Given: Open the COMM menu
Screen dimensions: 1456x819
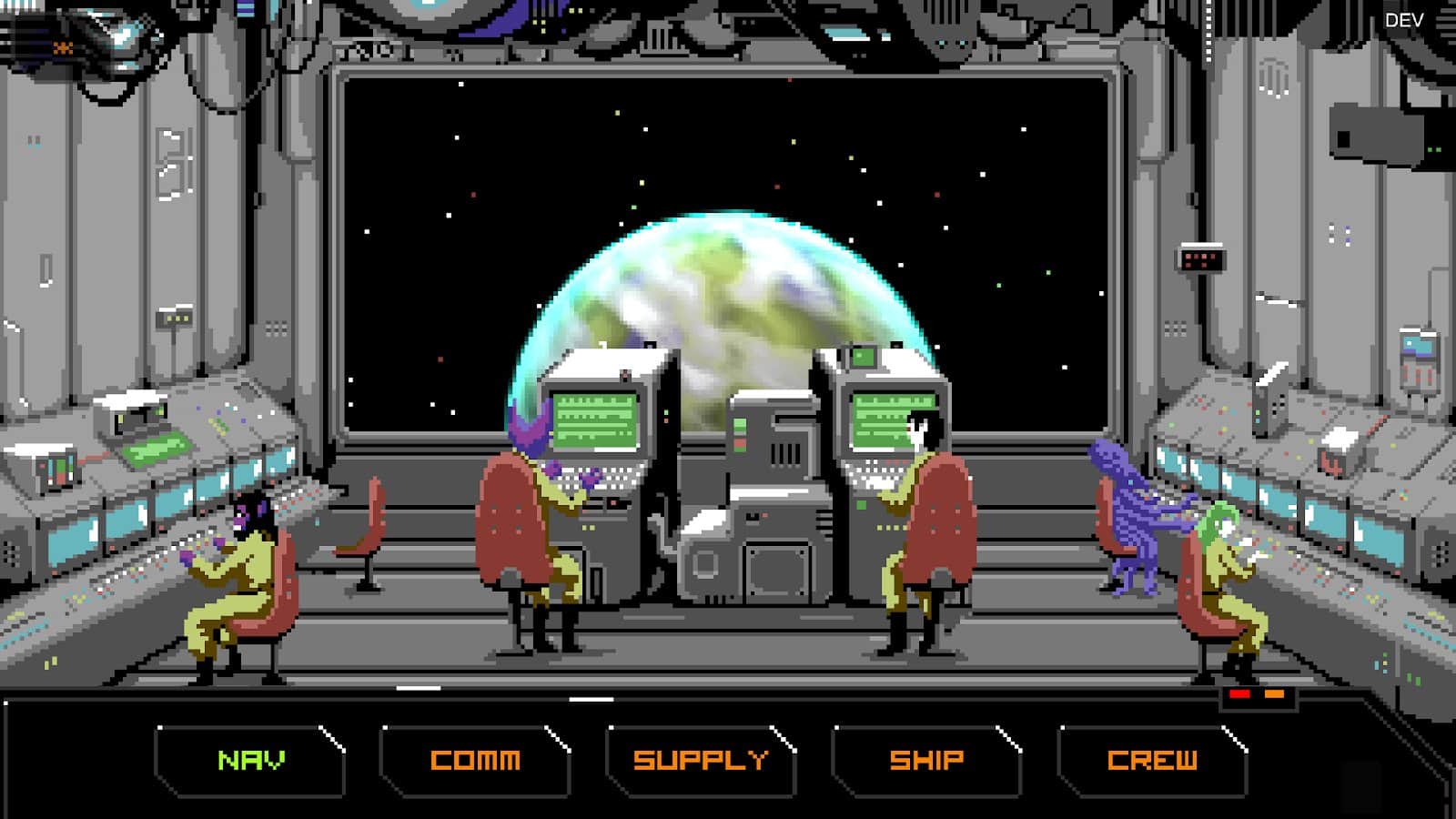Looking at the screenshot, I should [478, 758].
